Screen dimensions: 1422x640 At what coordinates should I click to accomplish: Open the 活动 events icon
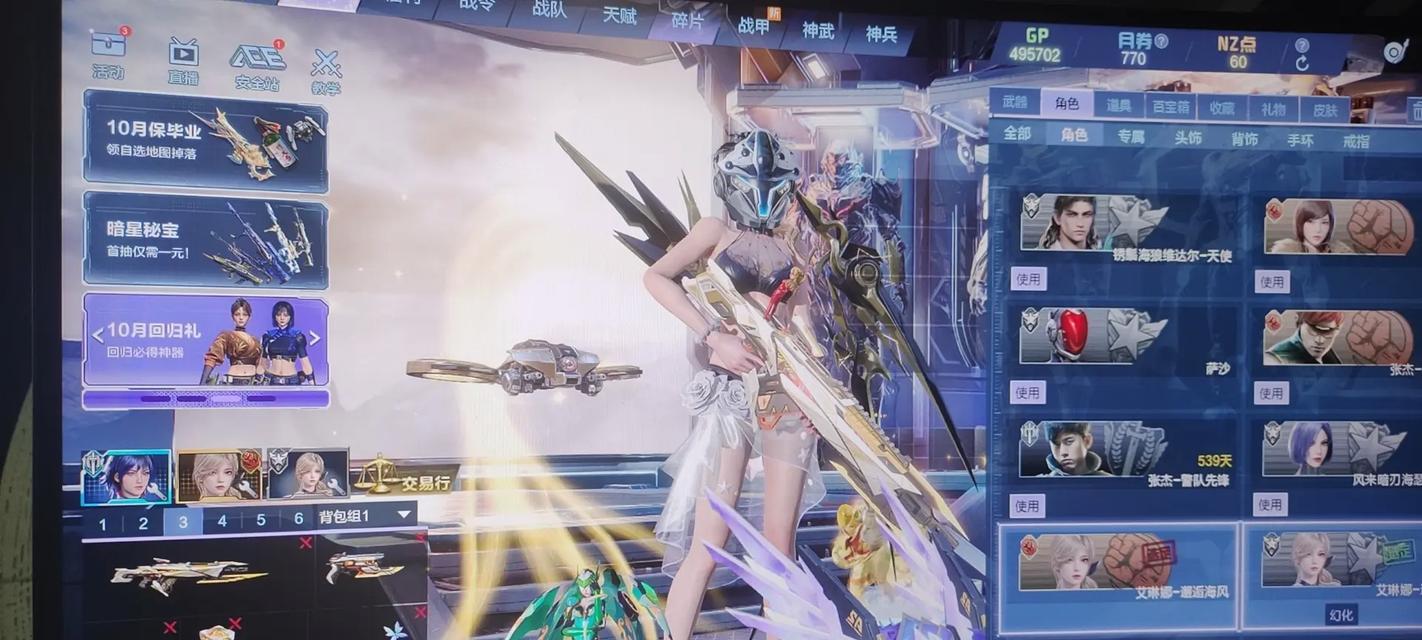pos(108,53)
